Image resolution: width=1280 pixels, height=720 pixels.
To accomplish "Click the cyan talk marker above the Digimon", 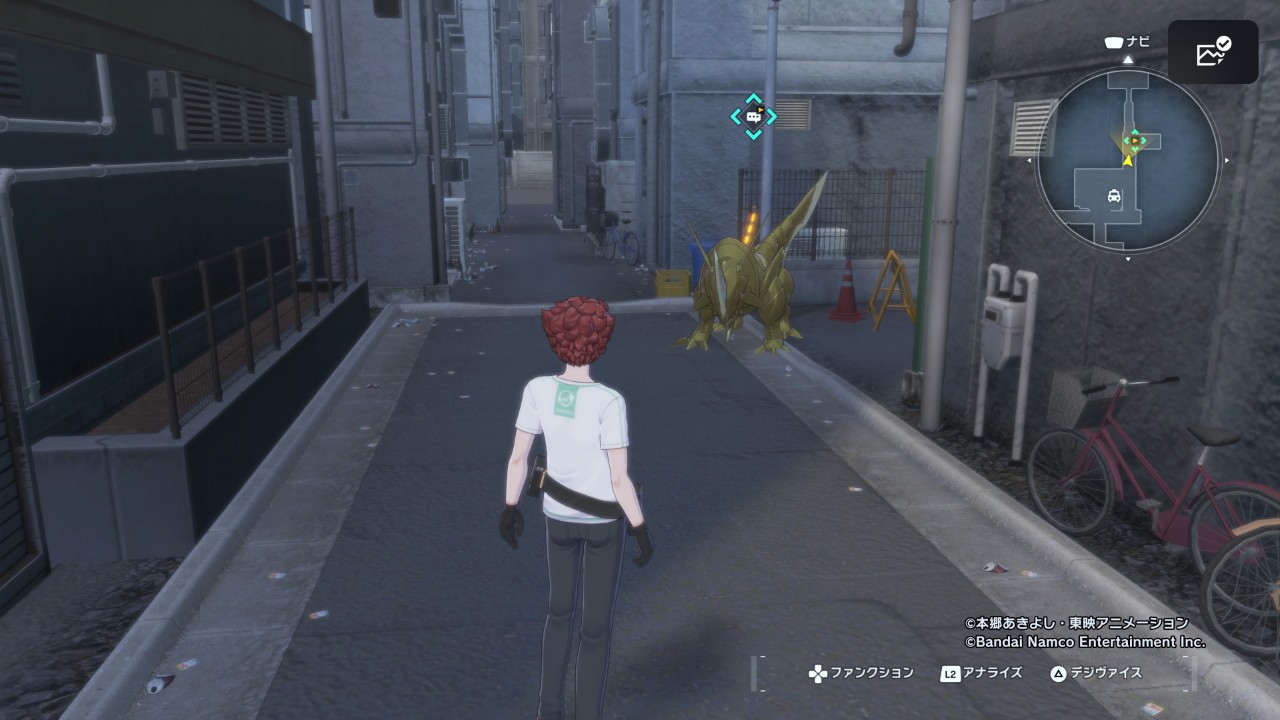I will click(x=753, y=116).
